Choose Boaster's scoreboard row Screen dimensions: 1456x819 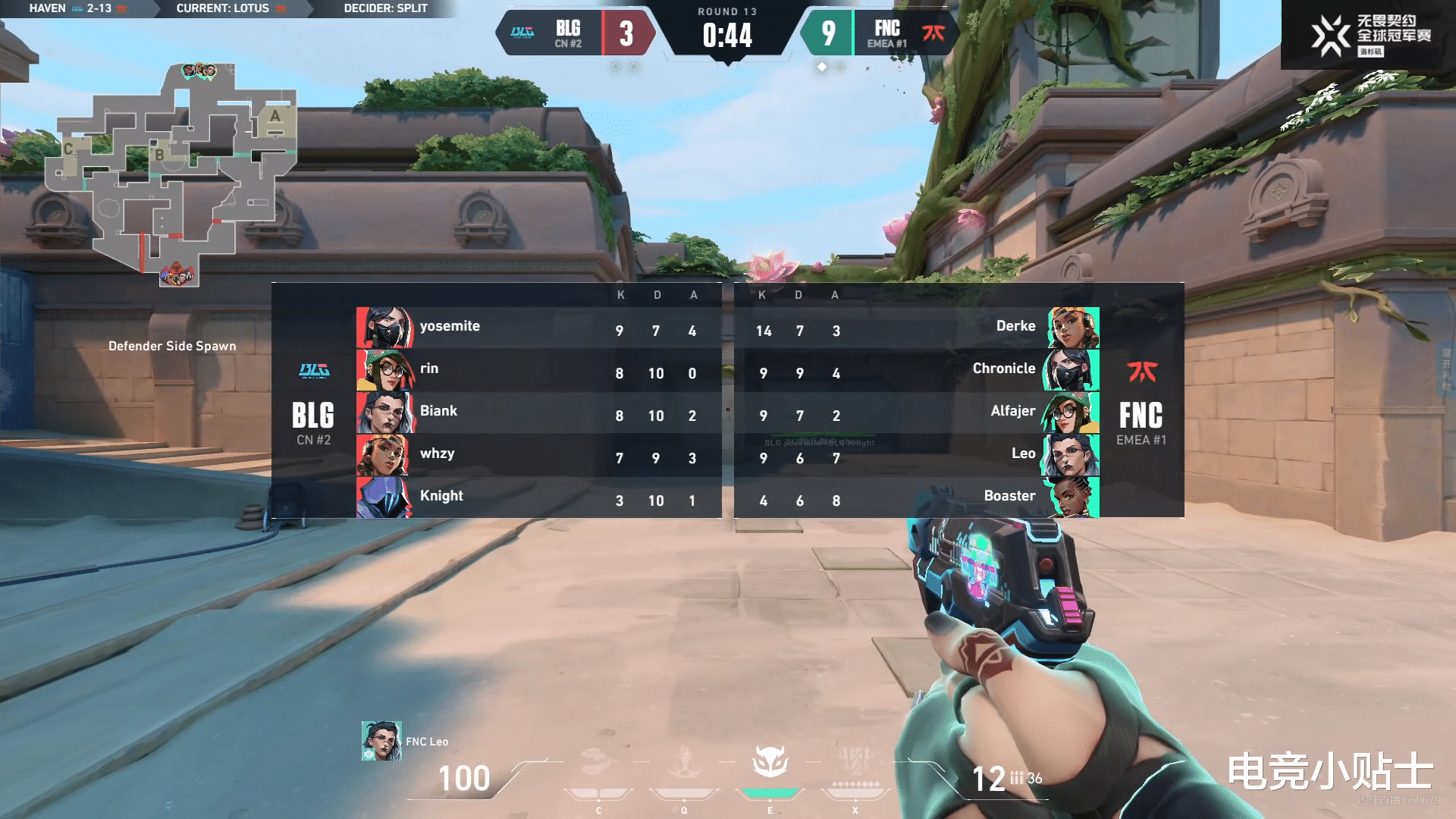tap(918, 497)
